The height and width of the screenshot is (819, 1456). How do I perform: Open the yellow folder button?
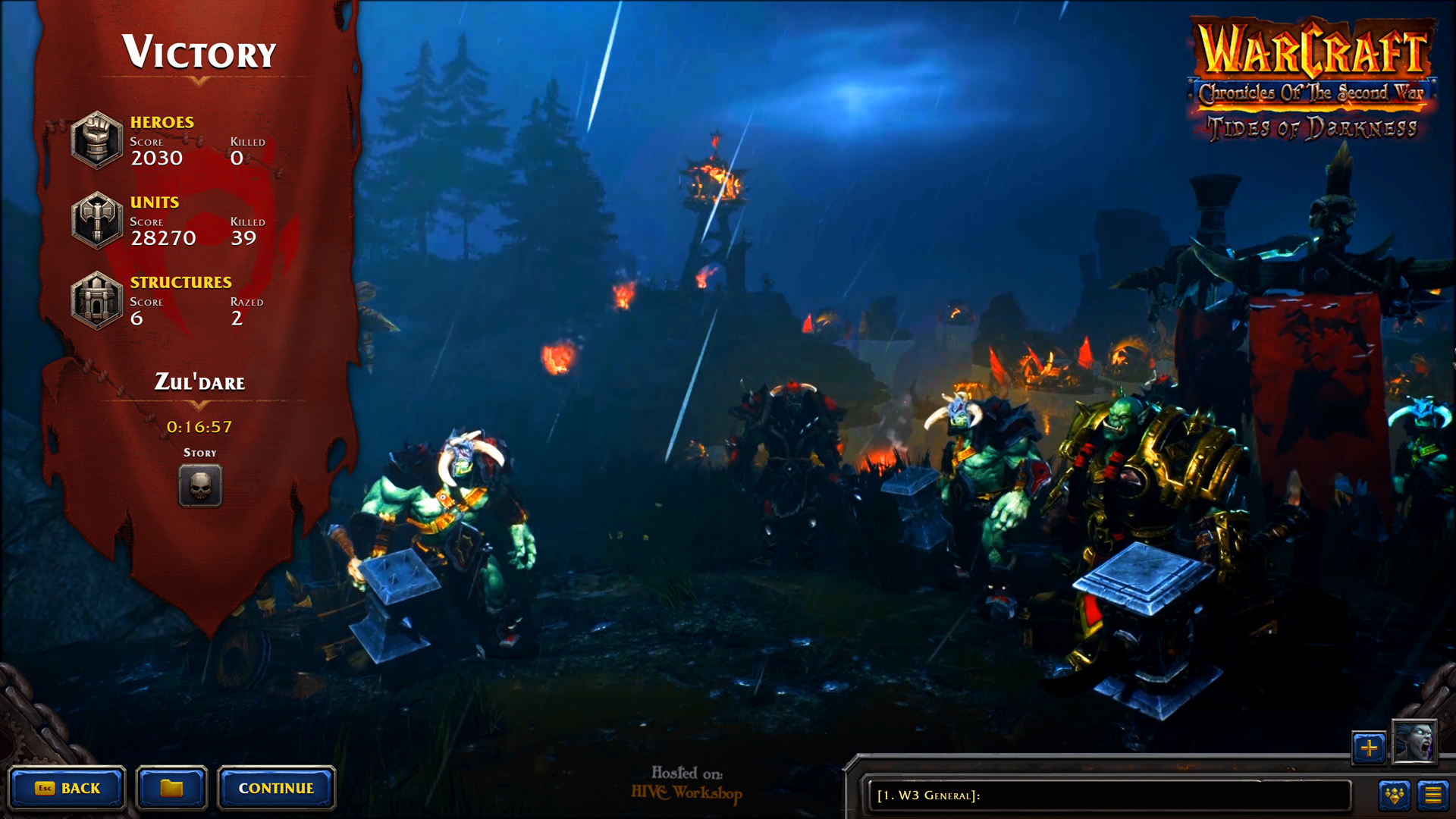point(171,789)
